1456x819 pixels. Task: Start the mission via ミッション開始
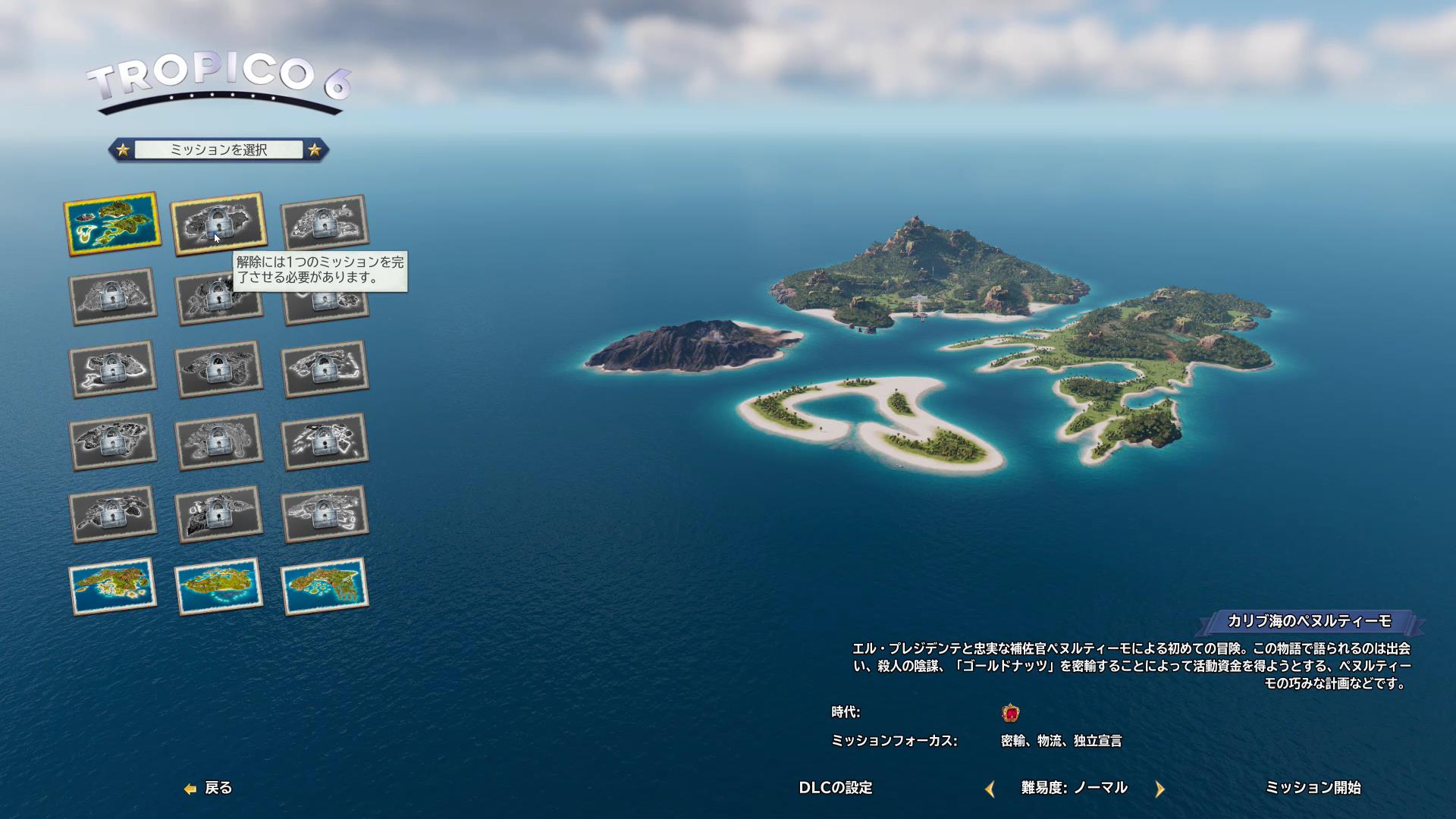tap(1313, 788)
